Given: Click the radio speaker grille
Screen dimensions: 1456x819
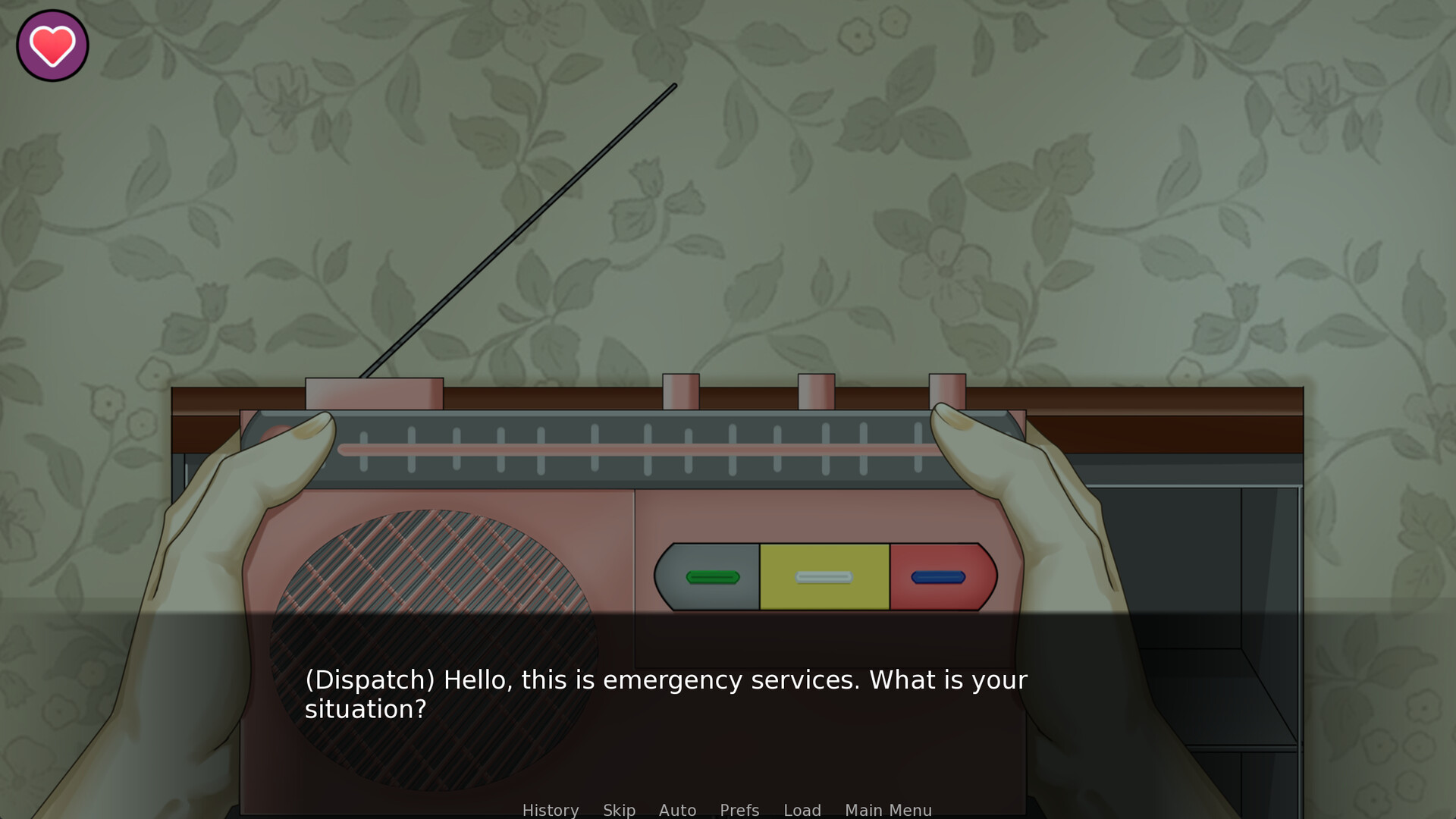Looking at the screenshot, I should coord(432,645).
